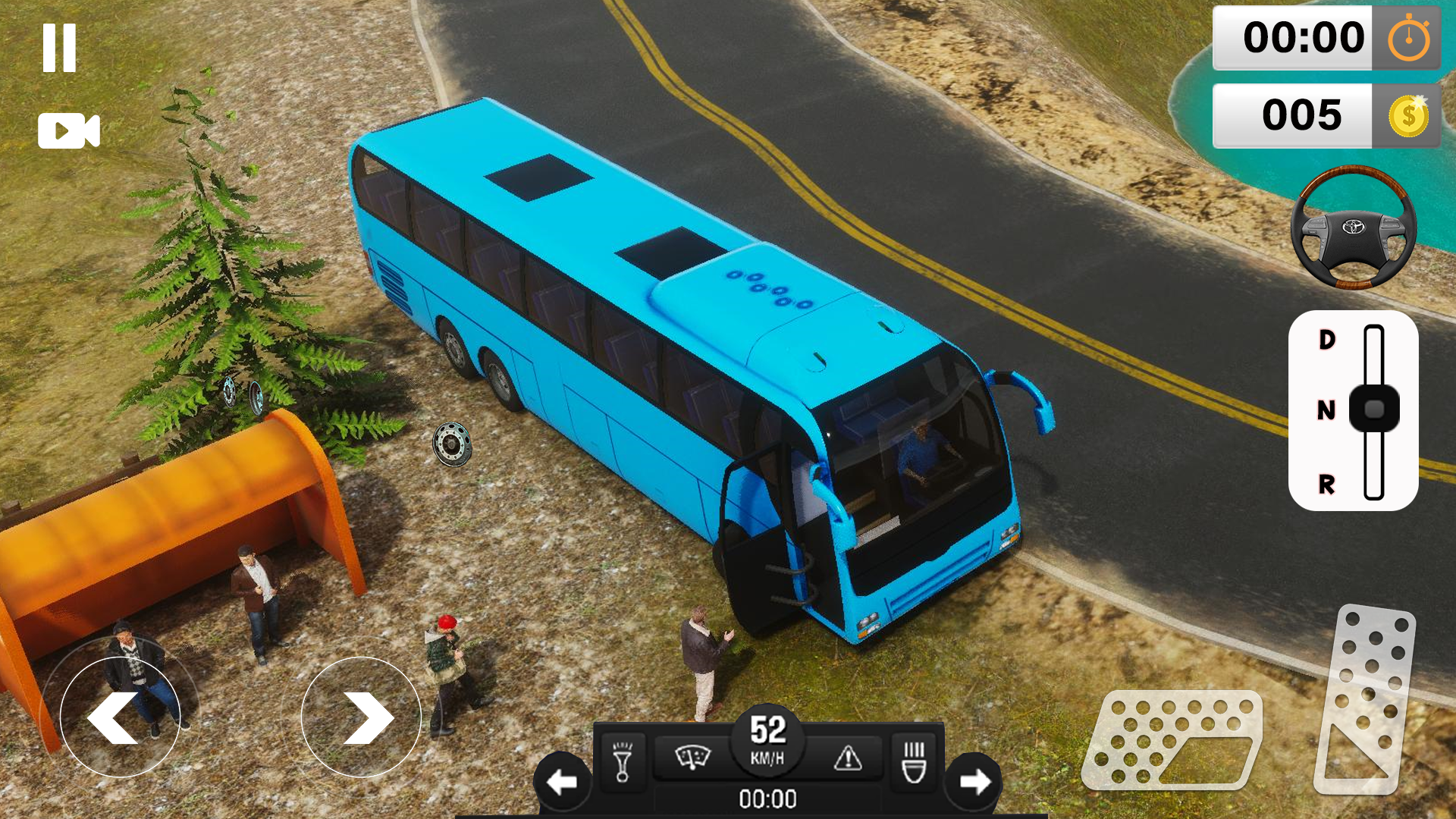Shift the gearbox into D
The height and width of the screenshot is (819, 1456).
pyautogui.click(x=1325, y=340)
